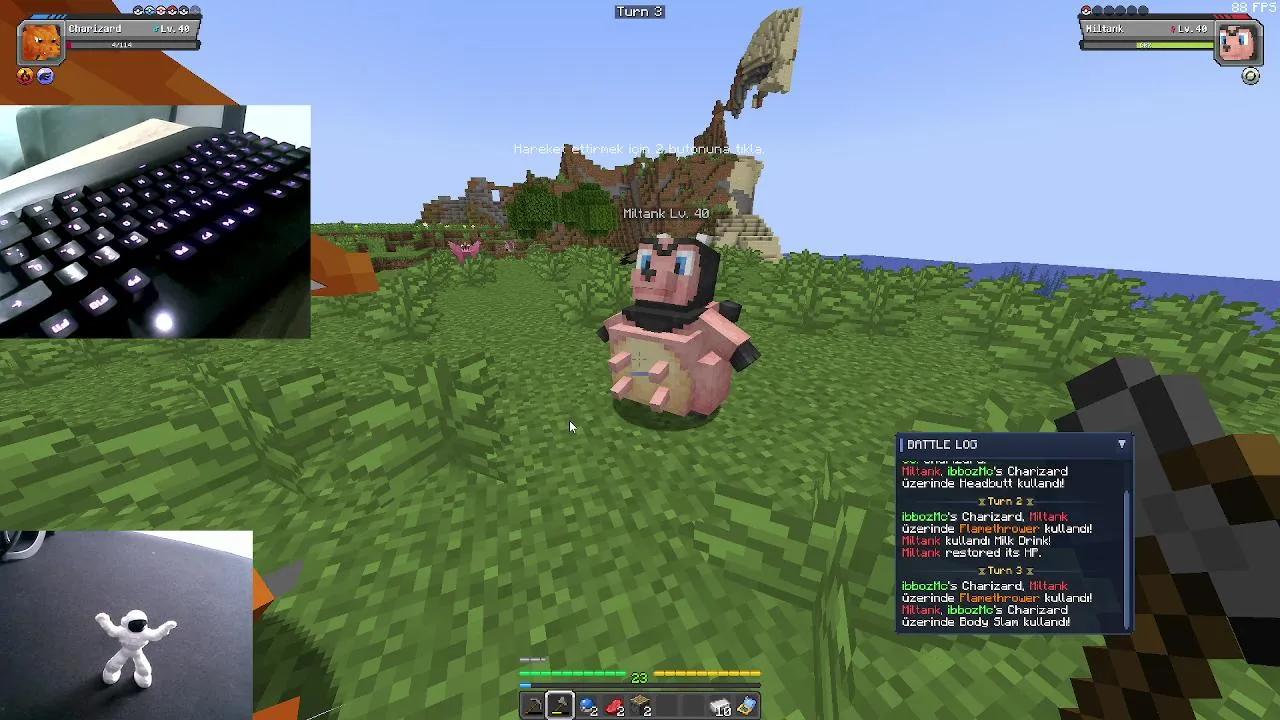The width and height of the screenshot is (1280, 720).
Task: Click the lapis lazuli item stack
Action: tap(587, 706)
